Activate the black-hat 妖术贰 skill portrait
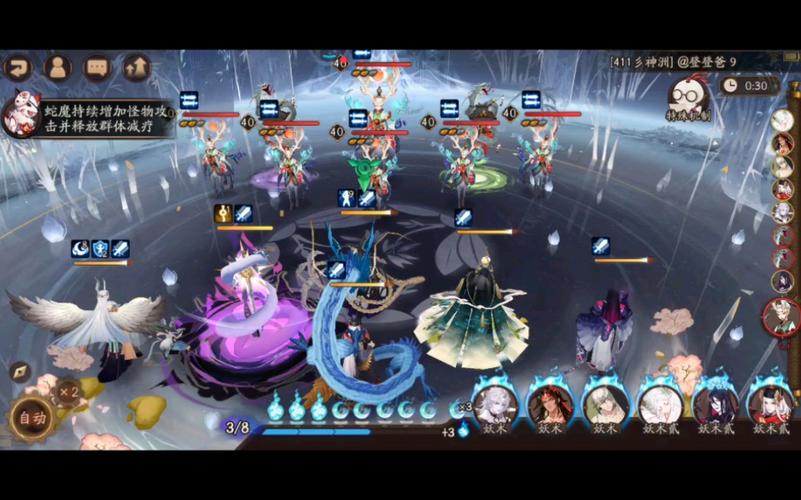801x500 pixels. [x=770, y=404]
